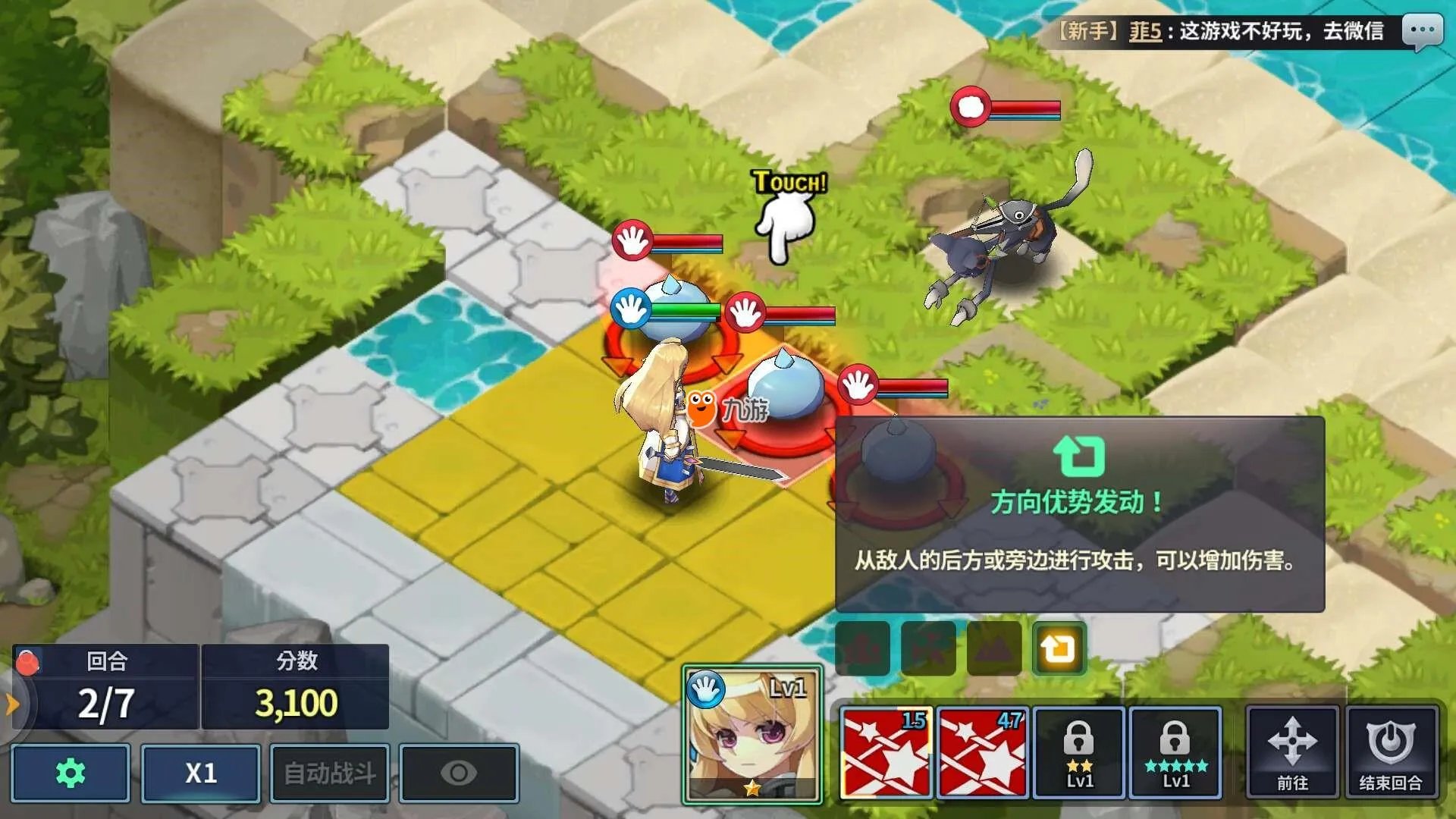
Task: Click the orange direction advantage icon
Action: (1059, 649)
